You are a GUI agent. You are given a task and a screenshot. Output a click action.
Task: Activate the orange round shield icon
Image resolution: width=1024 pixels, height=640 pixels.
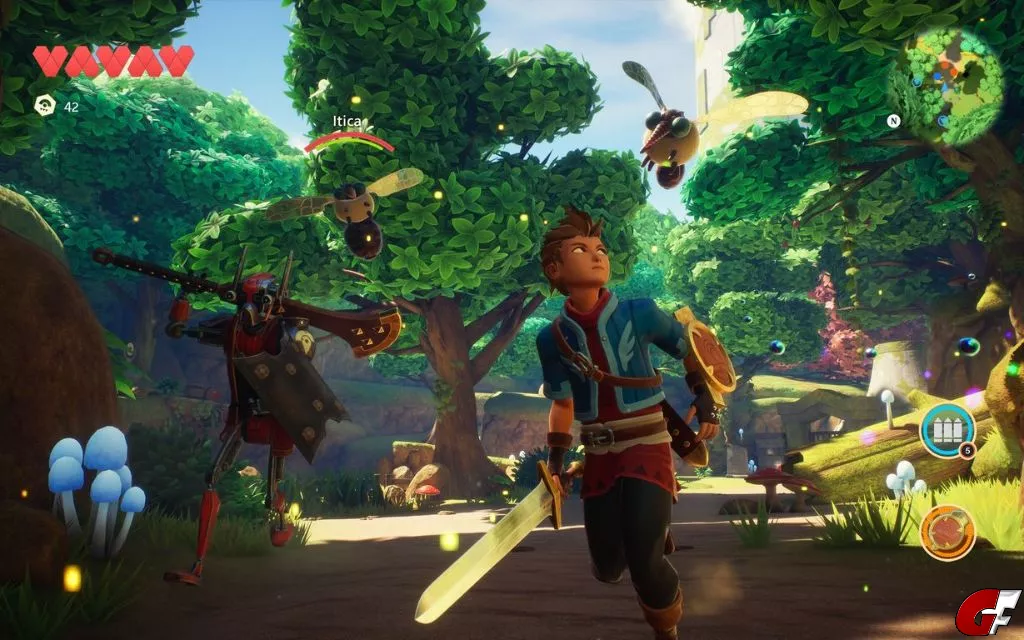click(947, 531)
